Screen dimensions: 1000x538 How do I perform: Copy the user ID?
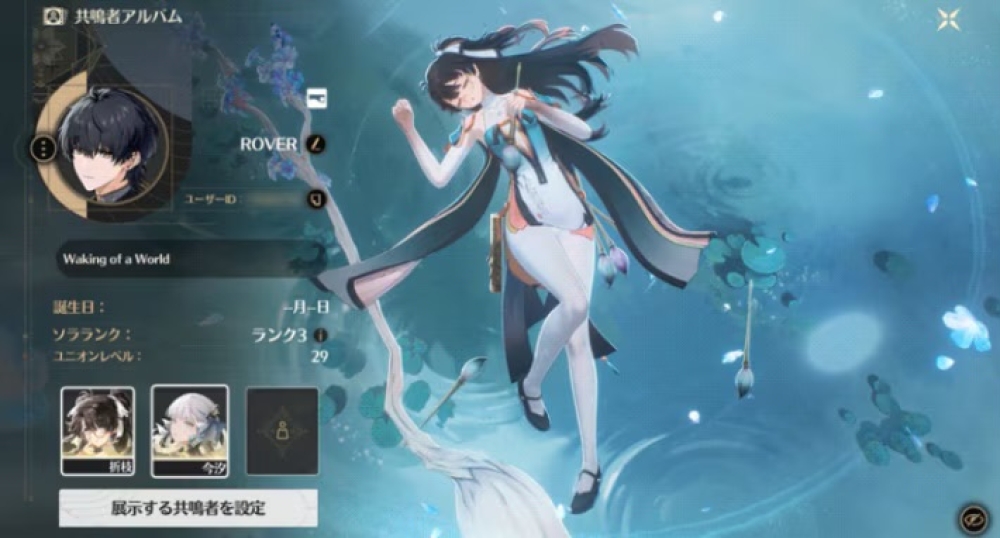coord(316,199)
